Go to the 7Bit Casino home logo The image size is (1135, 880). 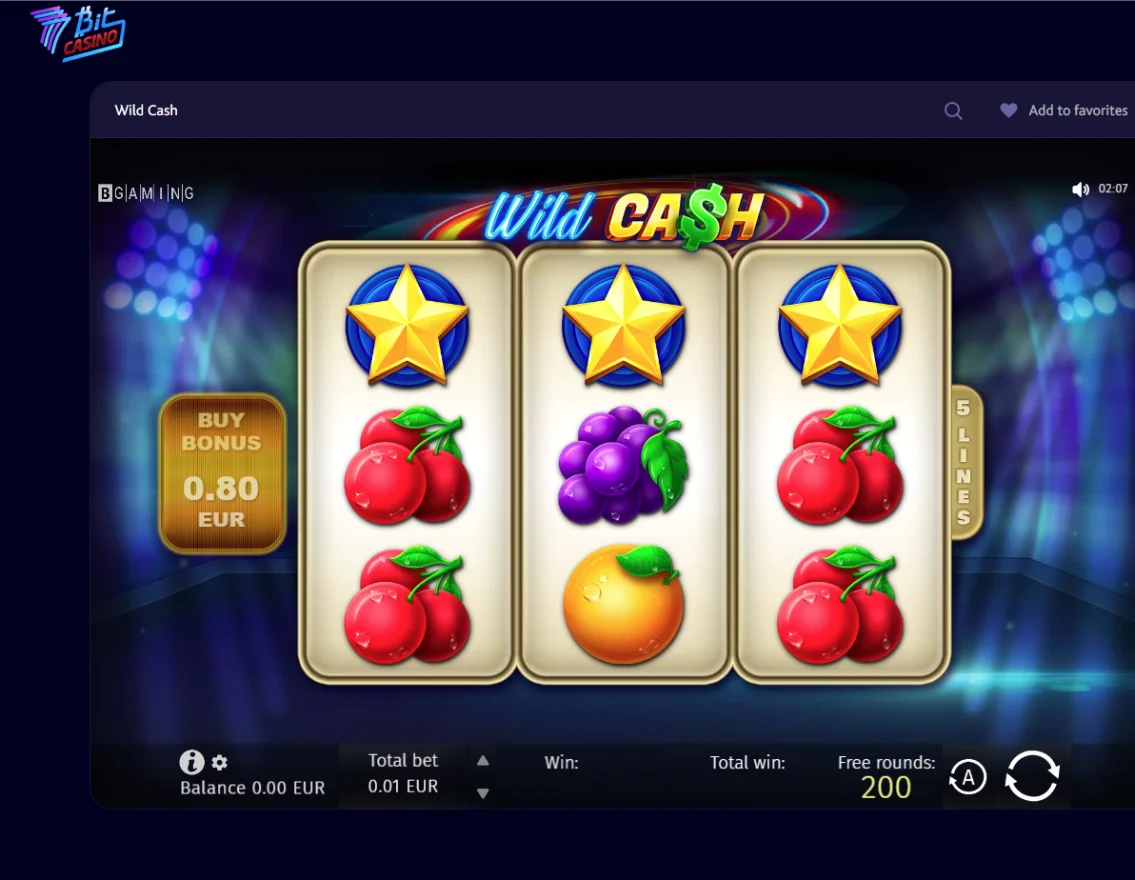click(x=78, y=33)
